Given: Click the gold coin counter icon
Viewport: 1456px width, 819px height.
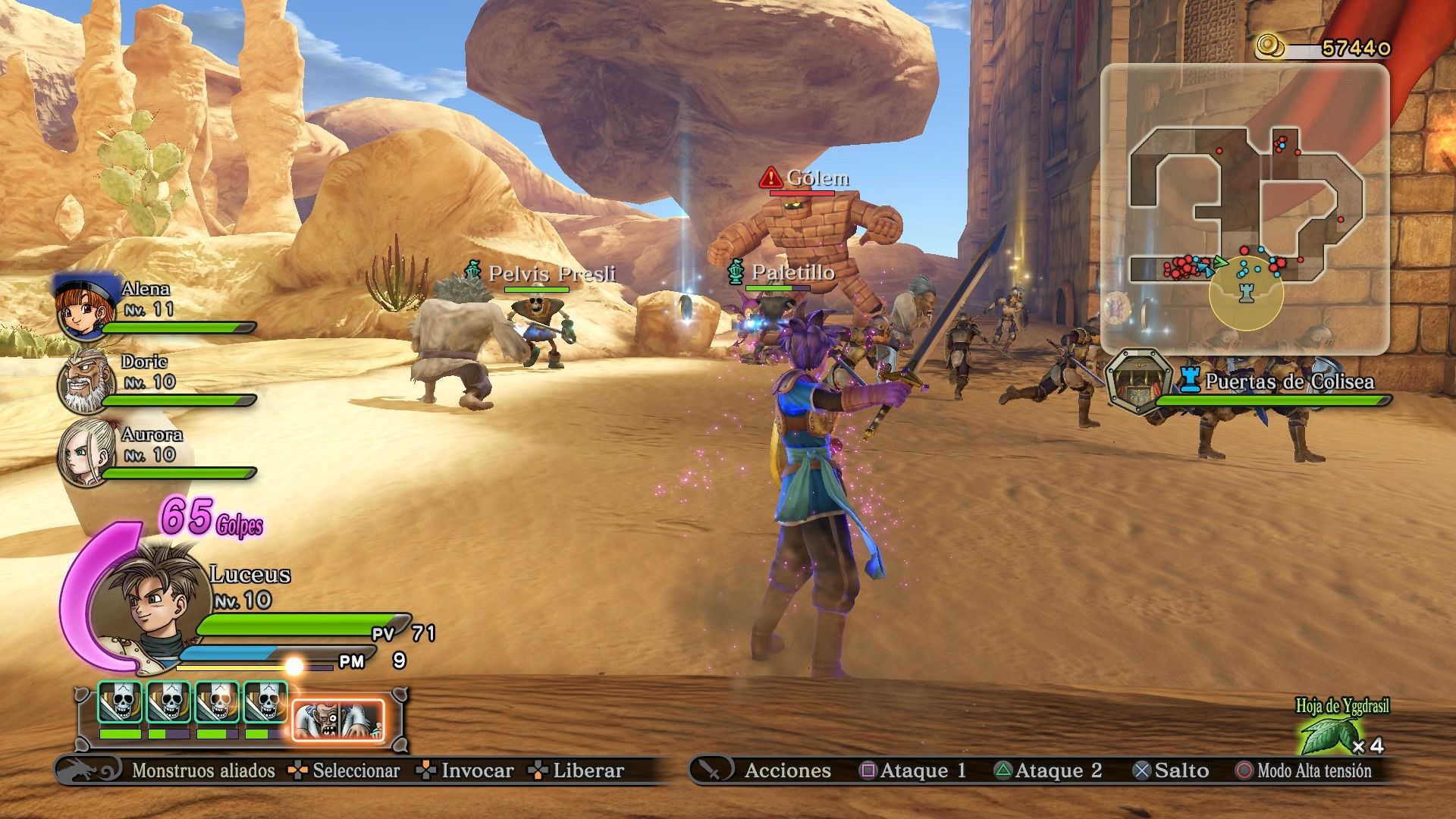Looking at the screenshot, I should pyautogui.click(x=1271, y=46).
